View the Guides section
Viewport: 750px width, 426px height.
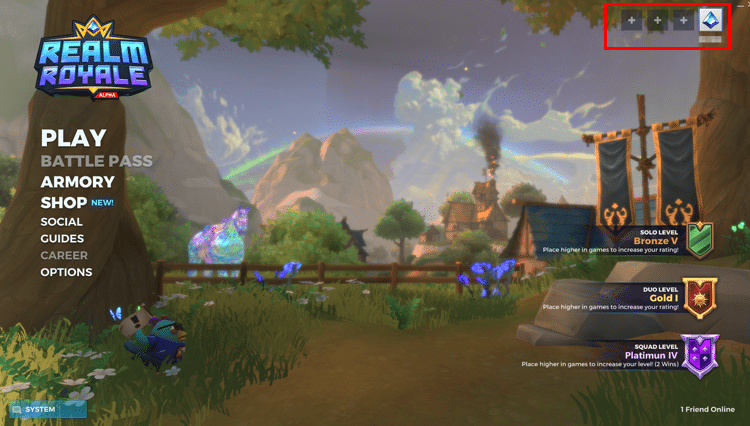tap(62, 239)
